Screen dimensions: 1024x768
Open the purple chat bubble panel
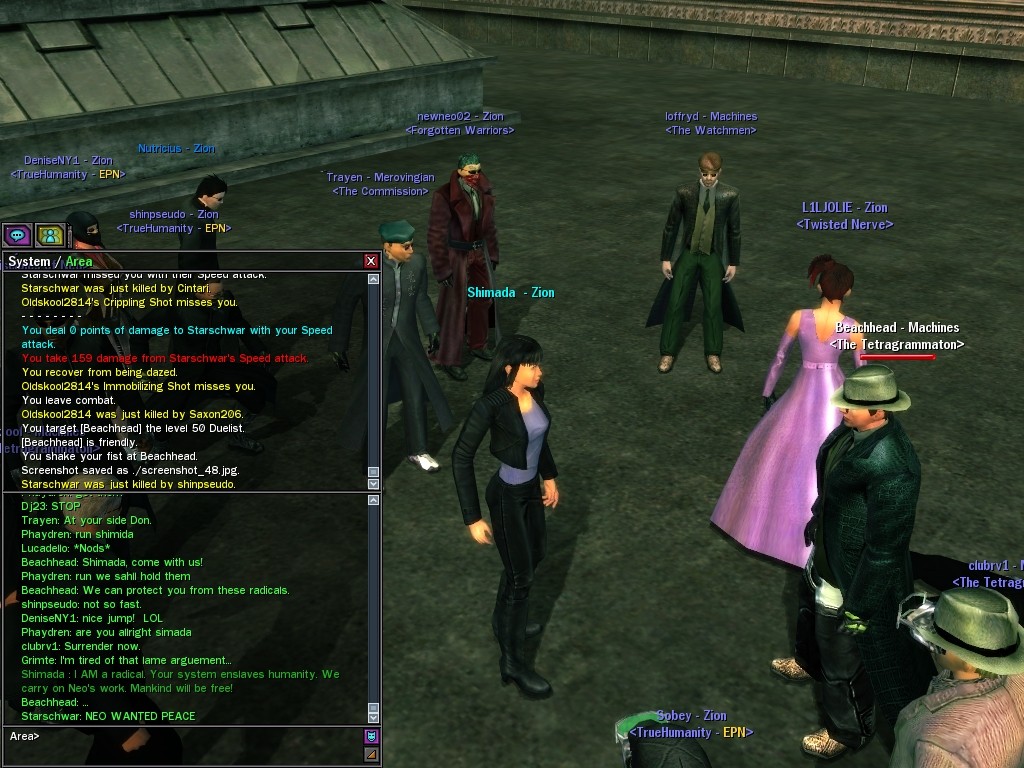pos(17,236)
